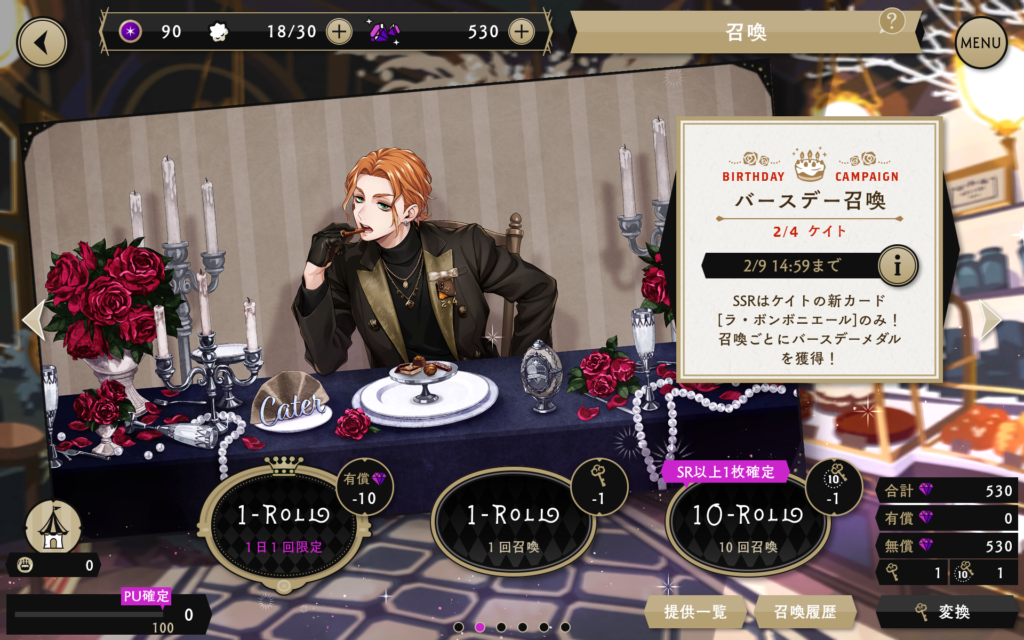Screen dimensions: 1024x640
Task: Show the previous summon banner
Action: pyautogui.click(x=33, y=319)
